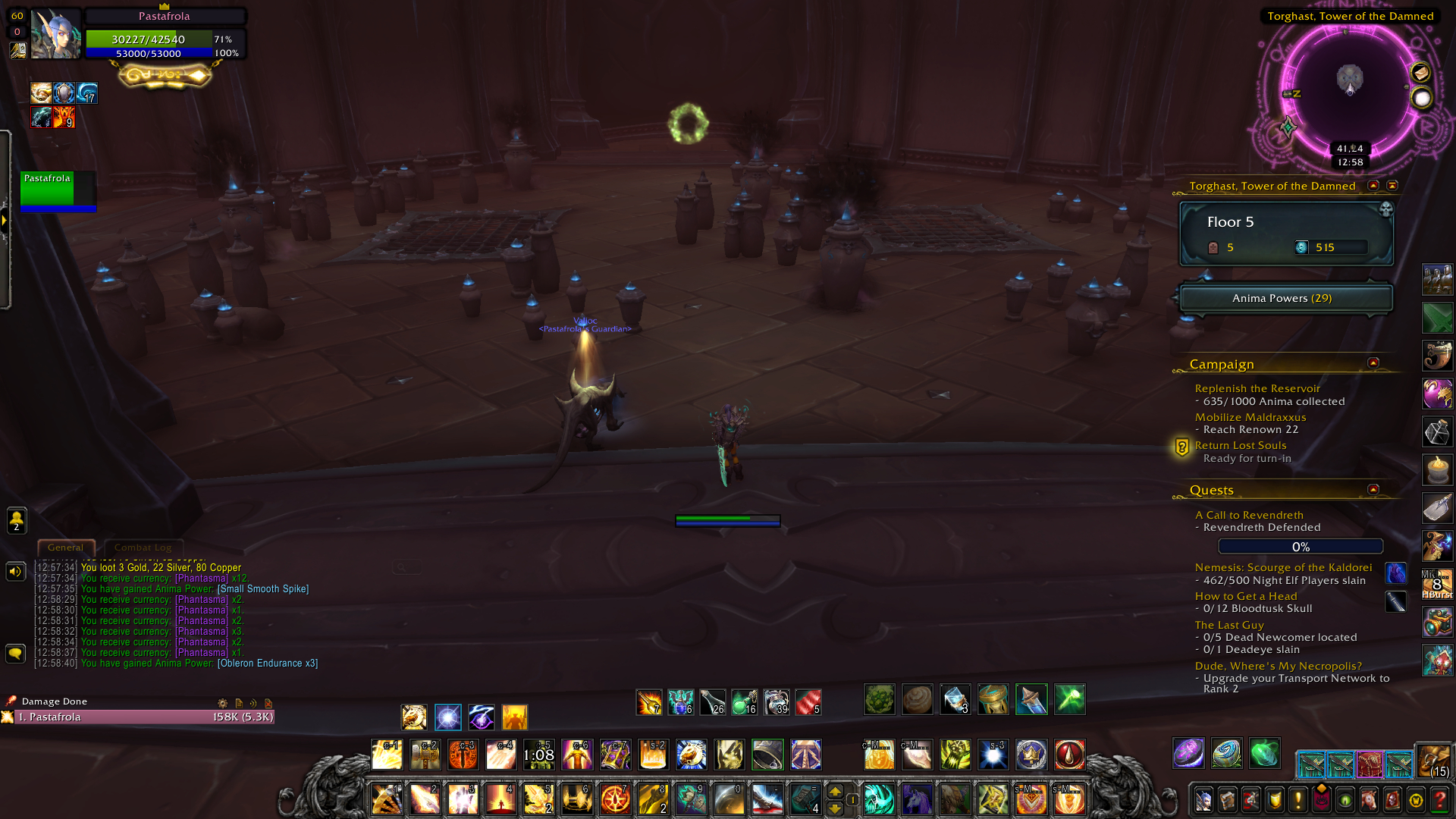The width and height of the screenshot is (1456, 819).
Task: Collapse the Quests tracker section
Action: point(1373,490)
